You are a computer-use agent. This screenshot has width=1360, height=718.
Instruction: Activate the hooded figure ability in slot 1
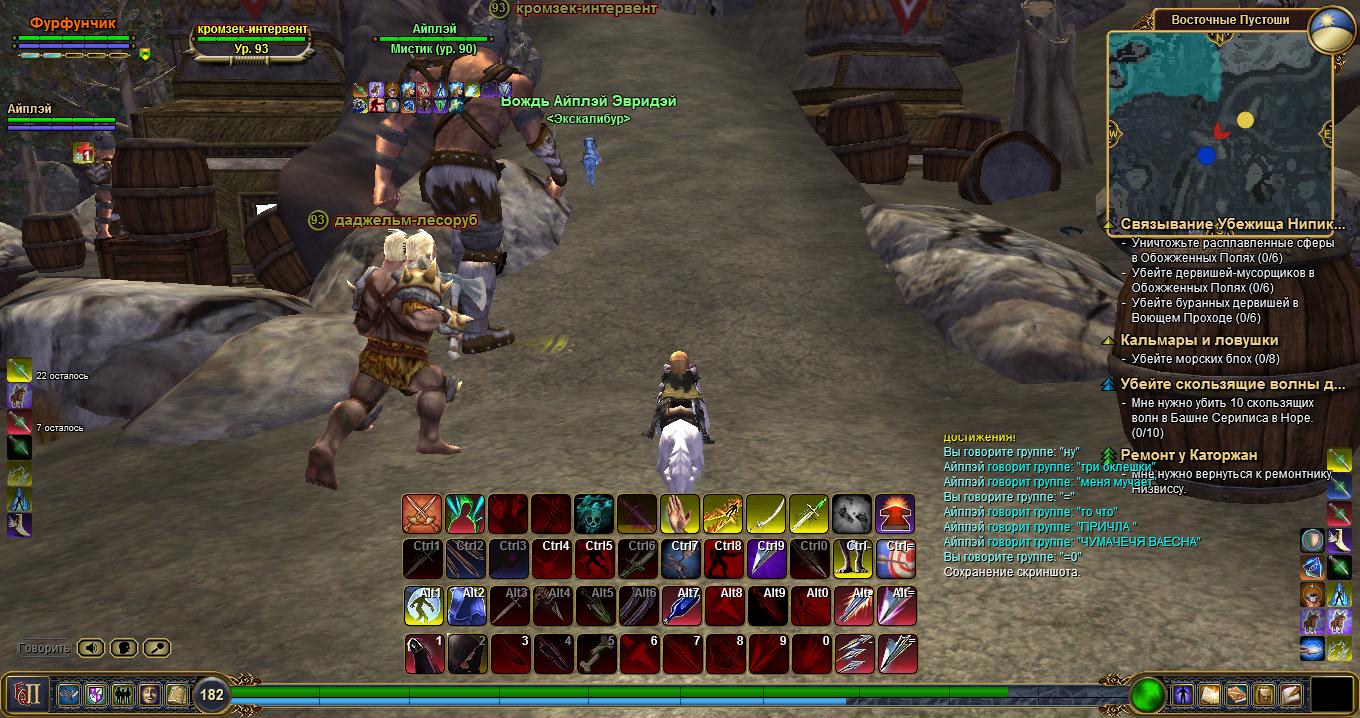click(x=422, y=653)
